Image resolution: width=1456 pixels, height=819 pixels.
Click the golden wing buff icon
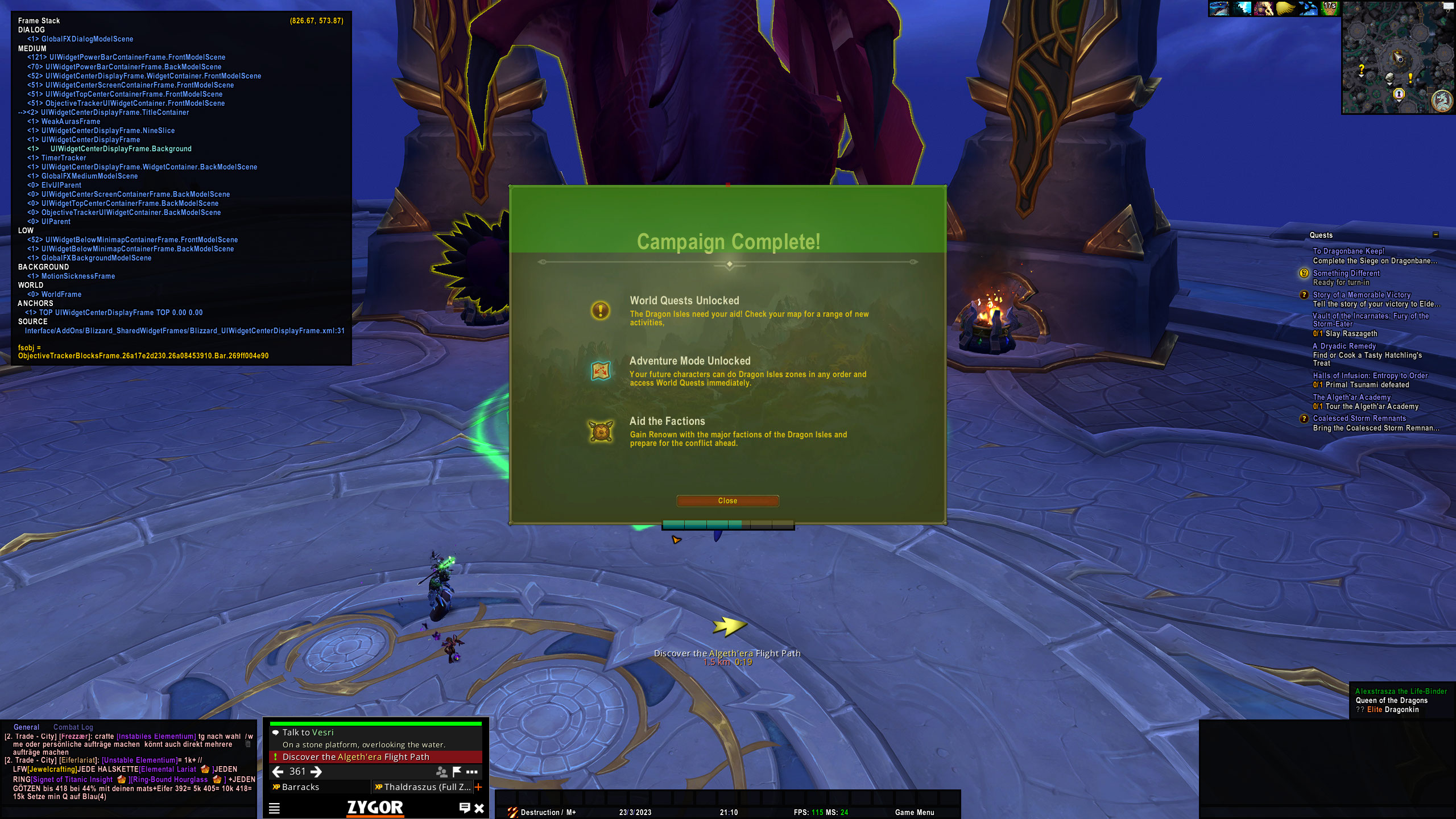click(x=1285, y=10)
